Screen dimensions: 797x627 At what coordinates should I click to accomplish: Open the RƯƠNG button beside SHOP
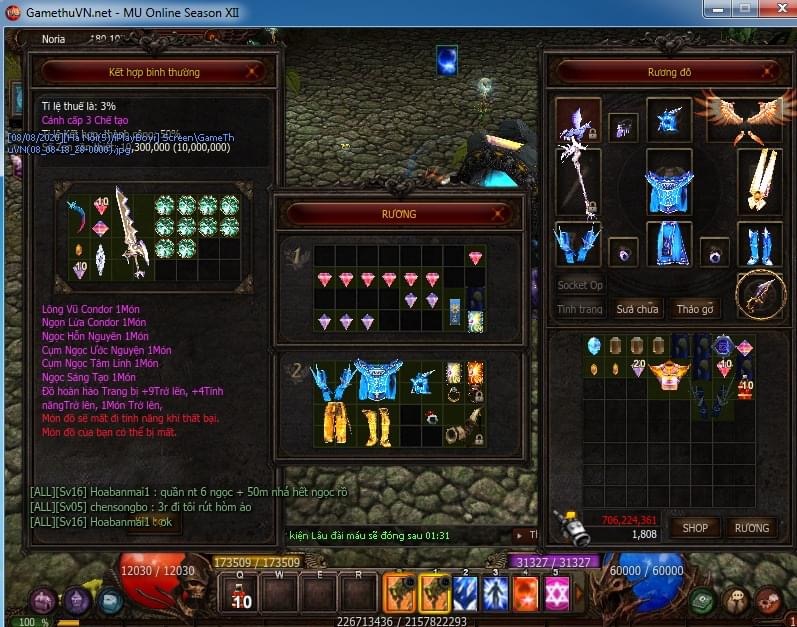click(751, 527)
